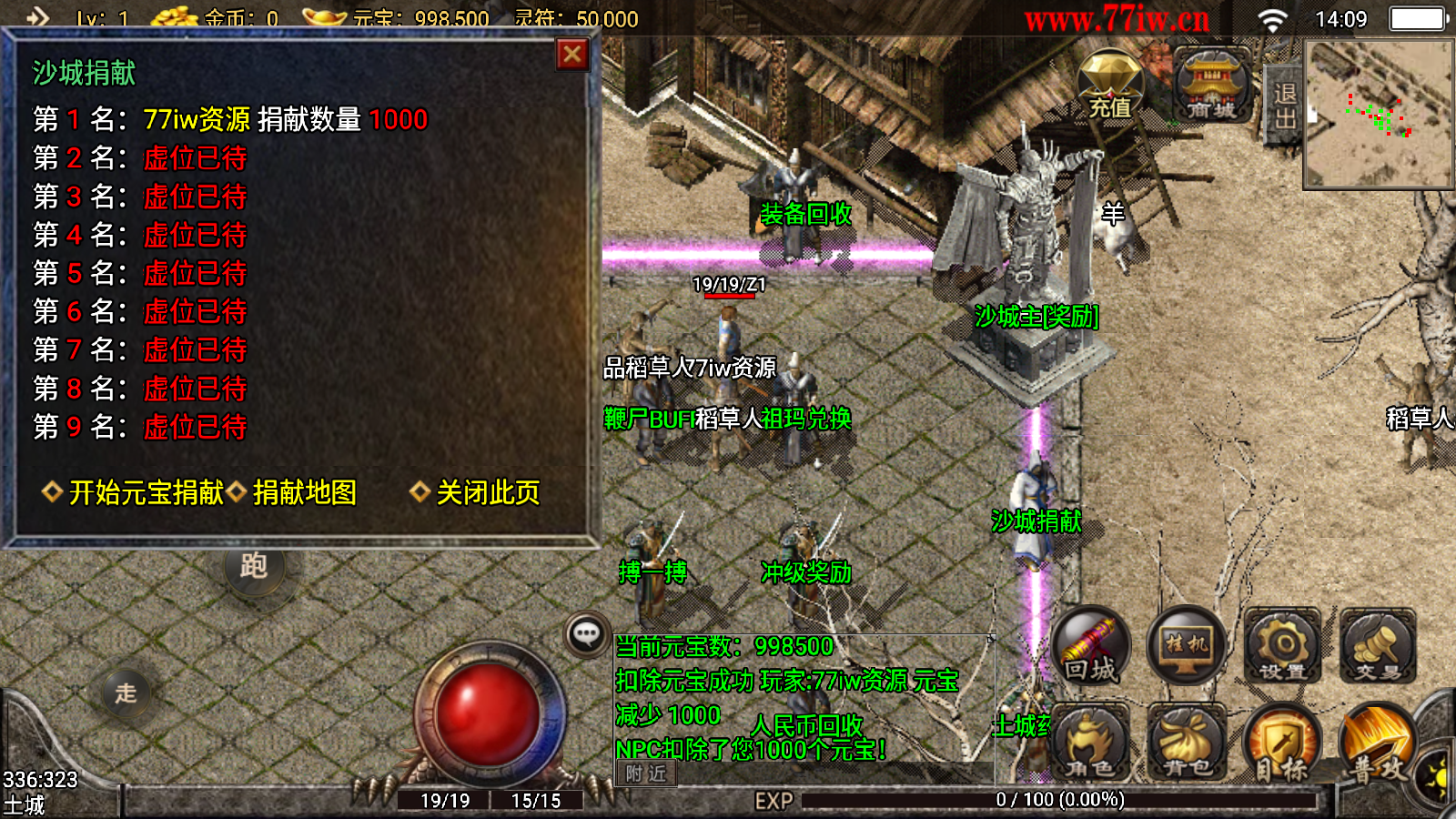Open the chat bubble button
1456x819 pixels.
pyautogui.click(x=587, y=633)
